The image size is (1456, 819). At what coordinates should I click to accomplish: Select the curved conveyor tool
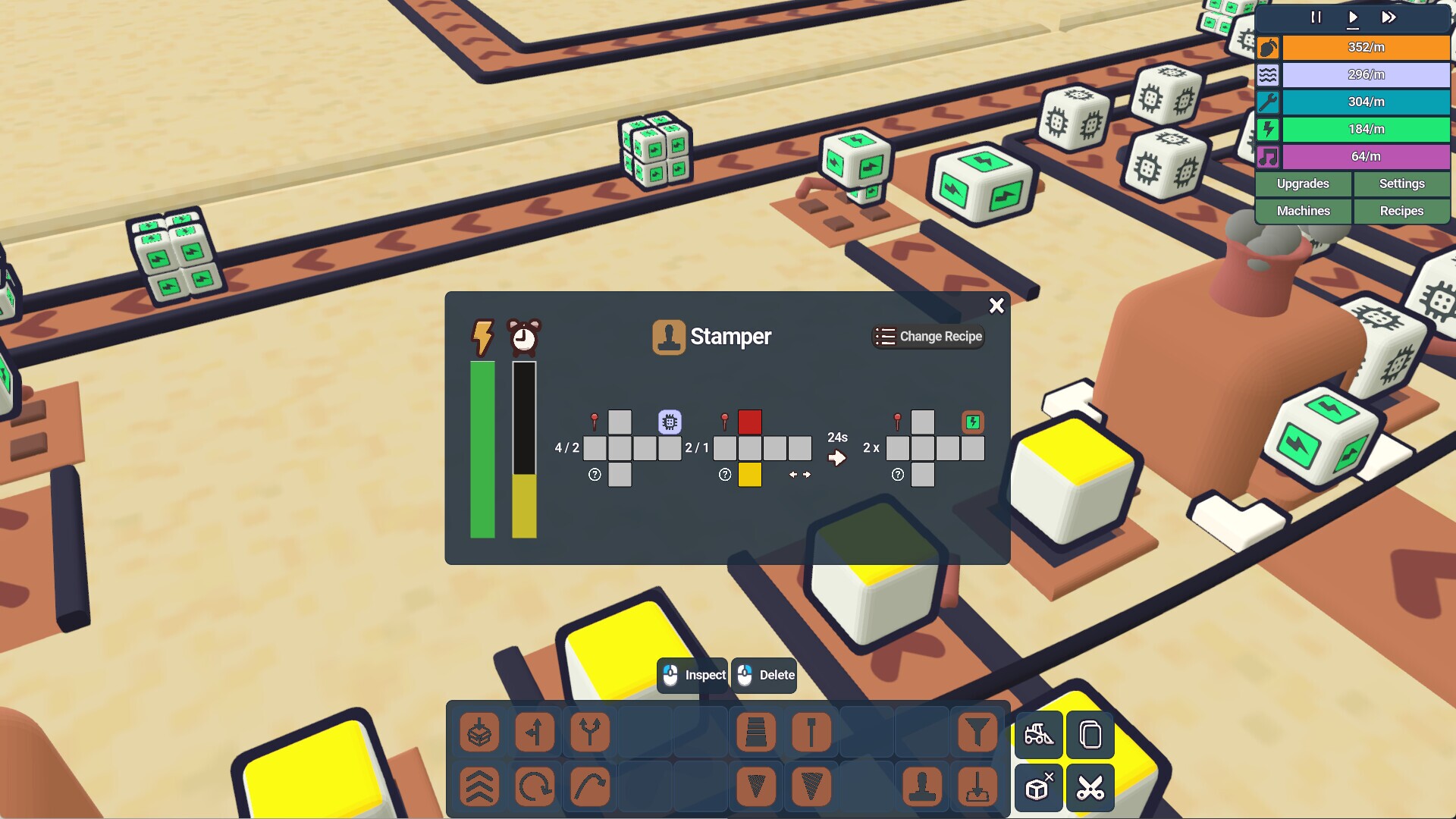click(590, 787)
